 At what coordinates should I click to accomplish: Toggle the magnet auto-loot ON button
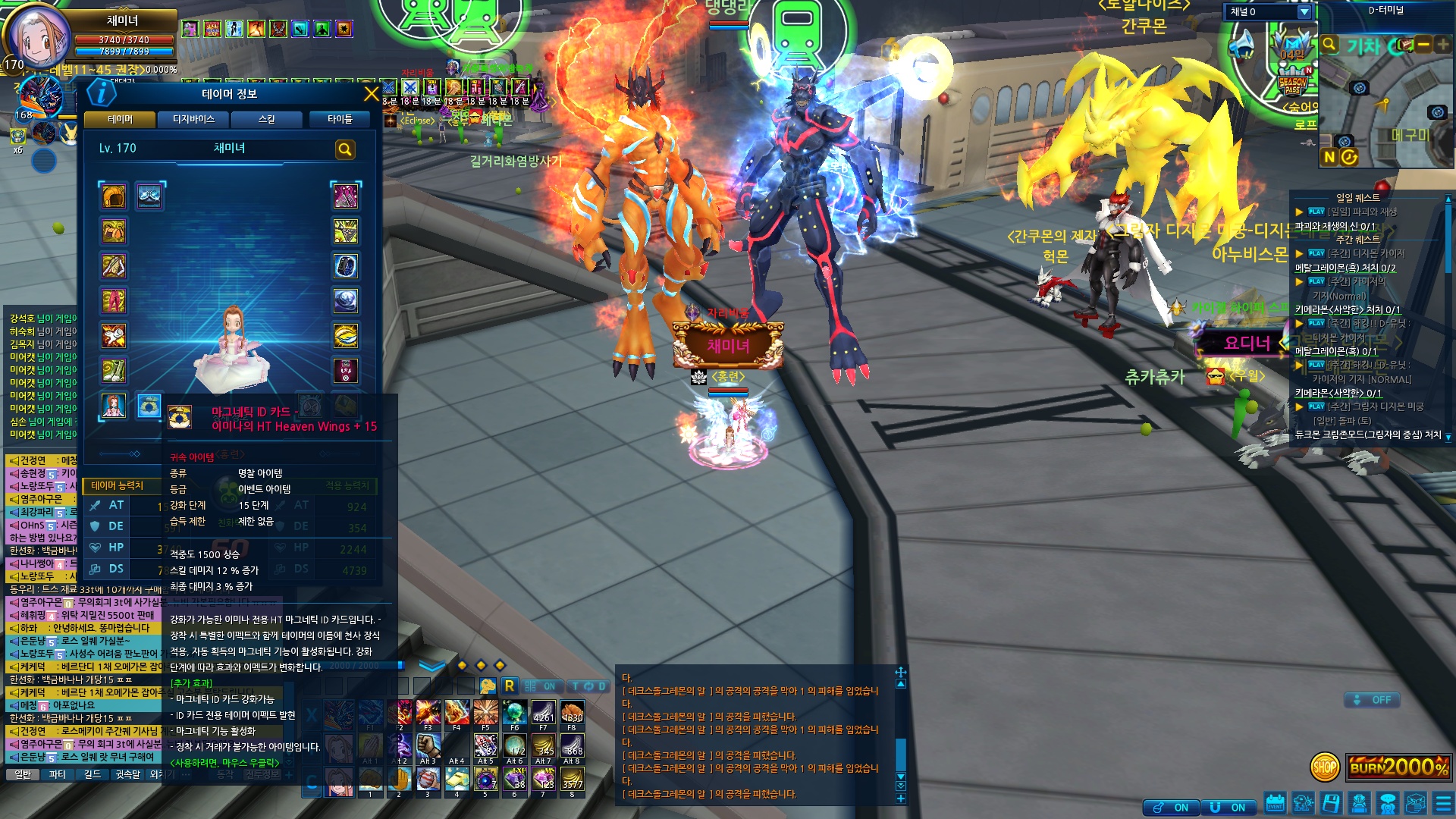click(1228, 808)
